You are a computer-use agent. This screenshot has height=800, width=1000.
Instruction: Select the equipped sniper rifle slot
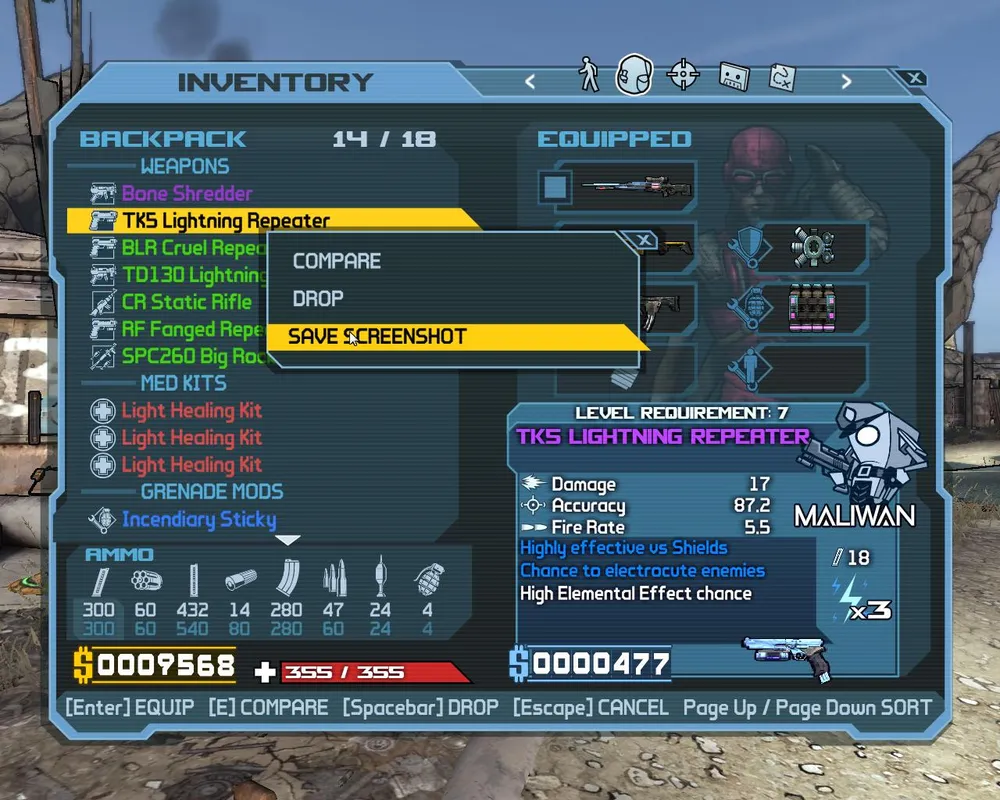click(625, 186)
